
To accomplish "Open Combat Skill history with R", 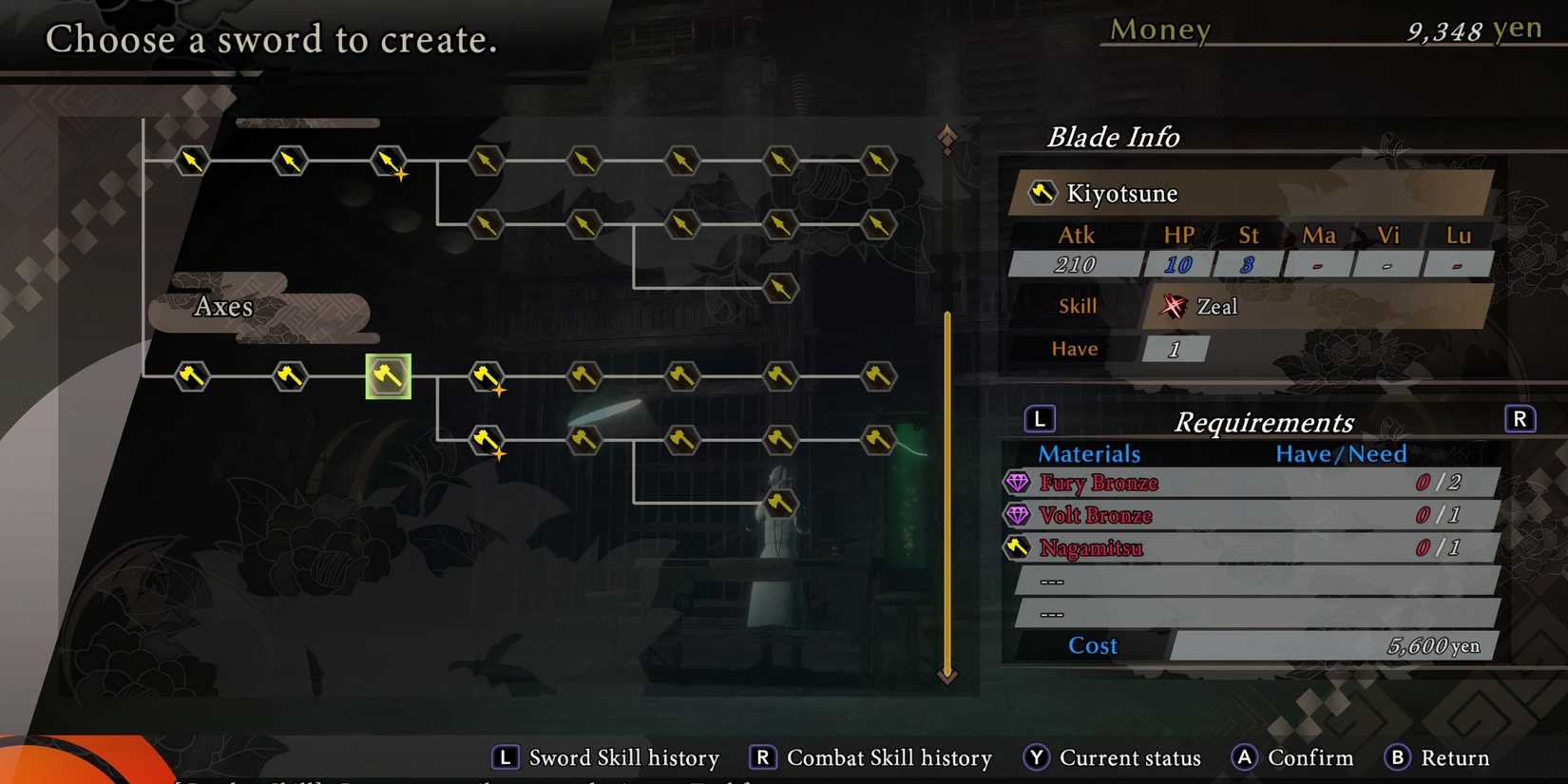I will point(760,757).
